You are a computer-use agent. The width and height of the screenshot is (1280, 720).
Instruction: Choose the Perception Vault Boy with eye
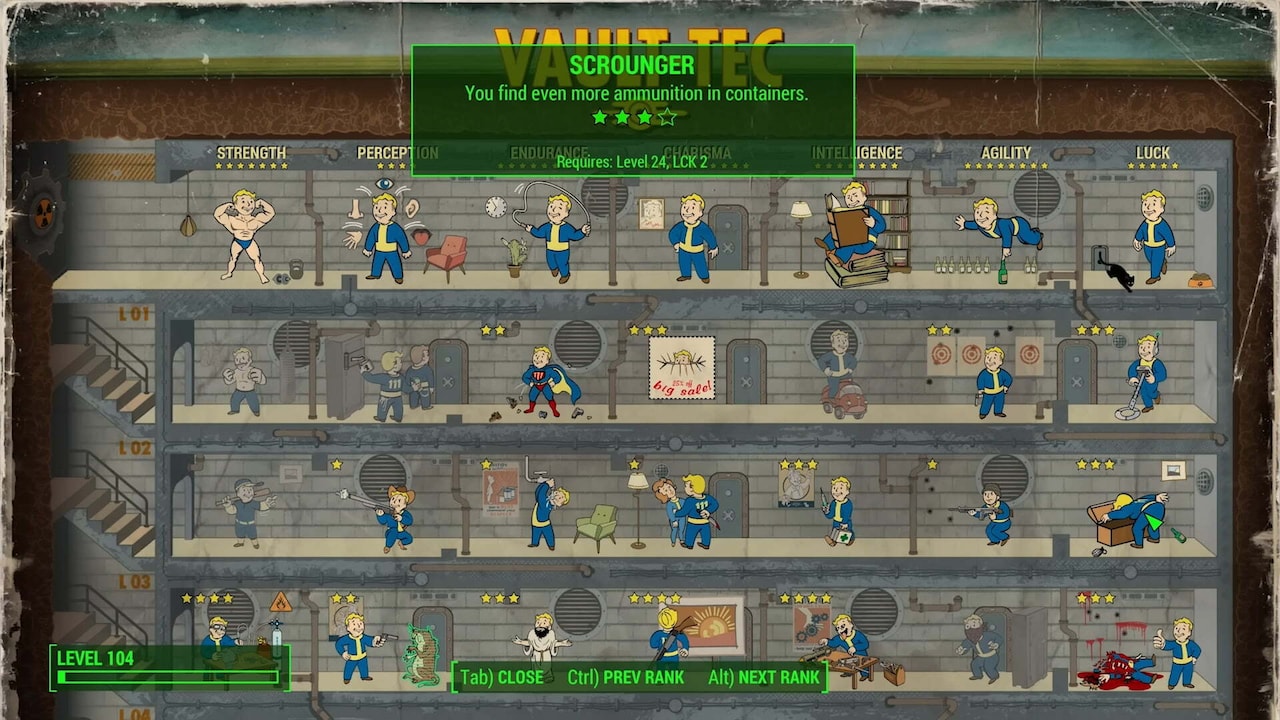pos(385,237)
